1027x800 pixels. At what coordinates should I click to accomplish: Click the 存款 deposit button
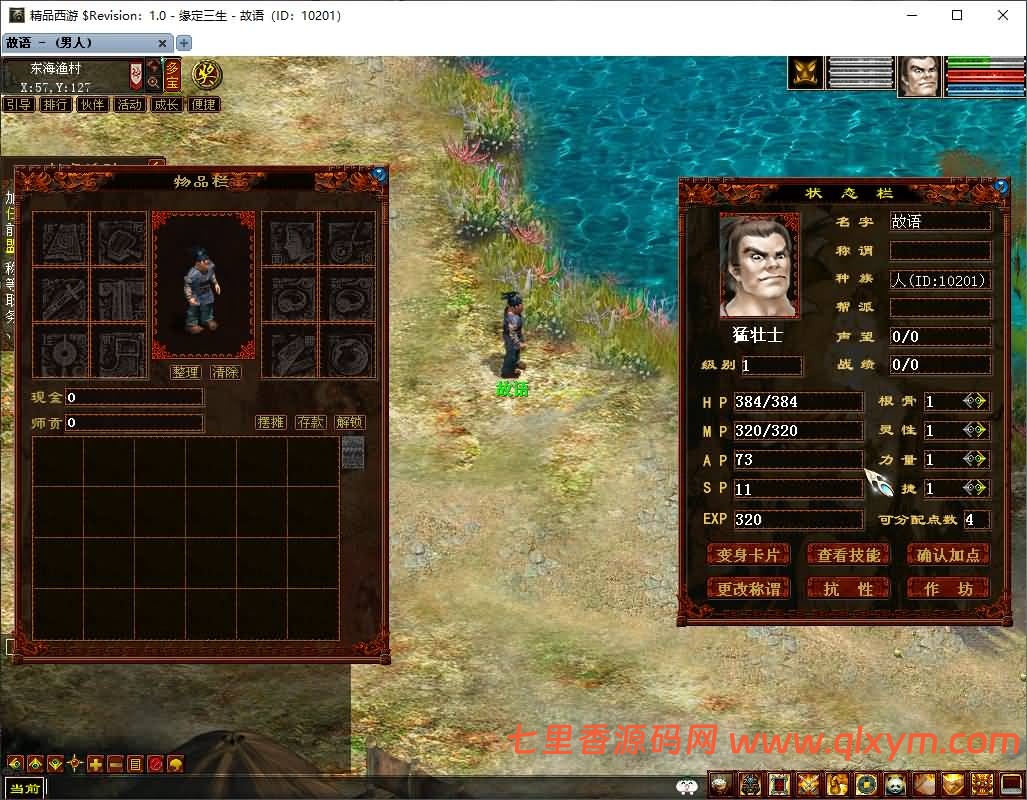[311, 423]
